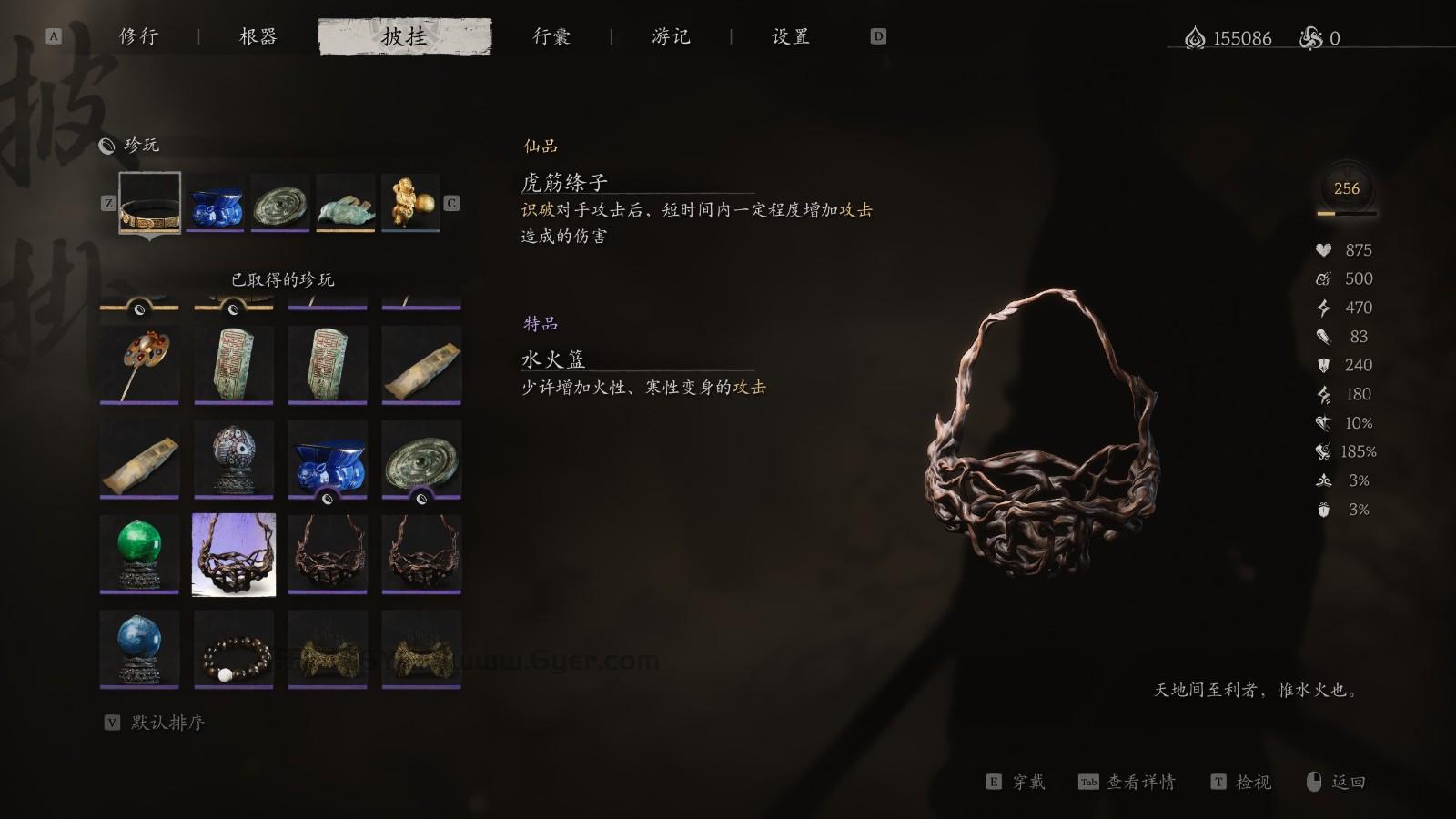Click the health stat icon beside 875
Image resolution: width=1456 pixels, height=819 pixels.
click(x=1324, y=249)
